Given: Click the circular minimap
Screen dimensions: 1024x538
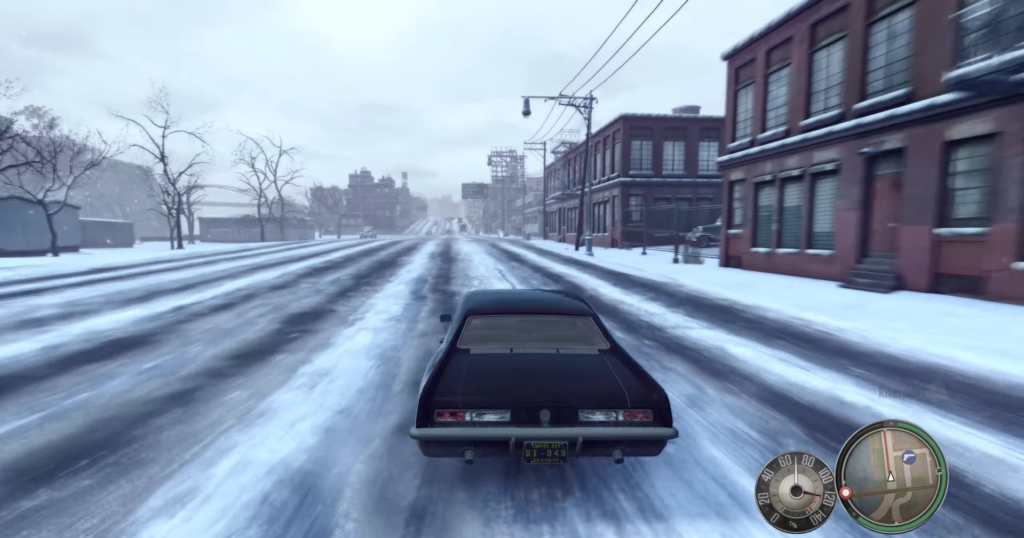Looking at the screenshot, I should point(891,476).
